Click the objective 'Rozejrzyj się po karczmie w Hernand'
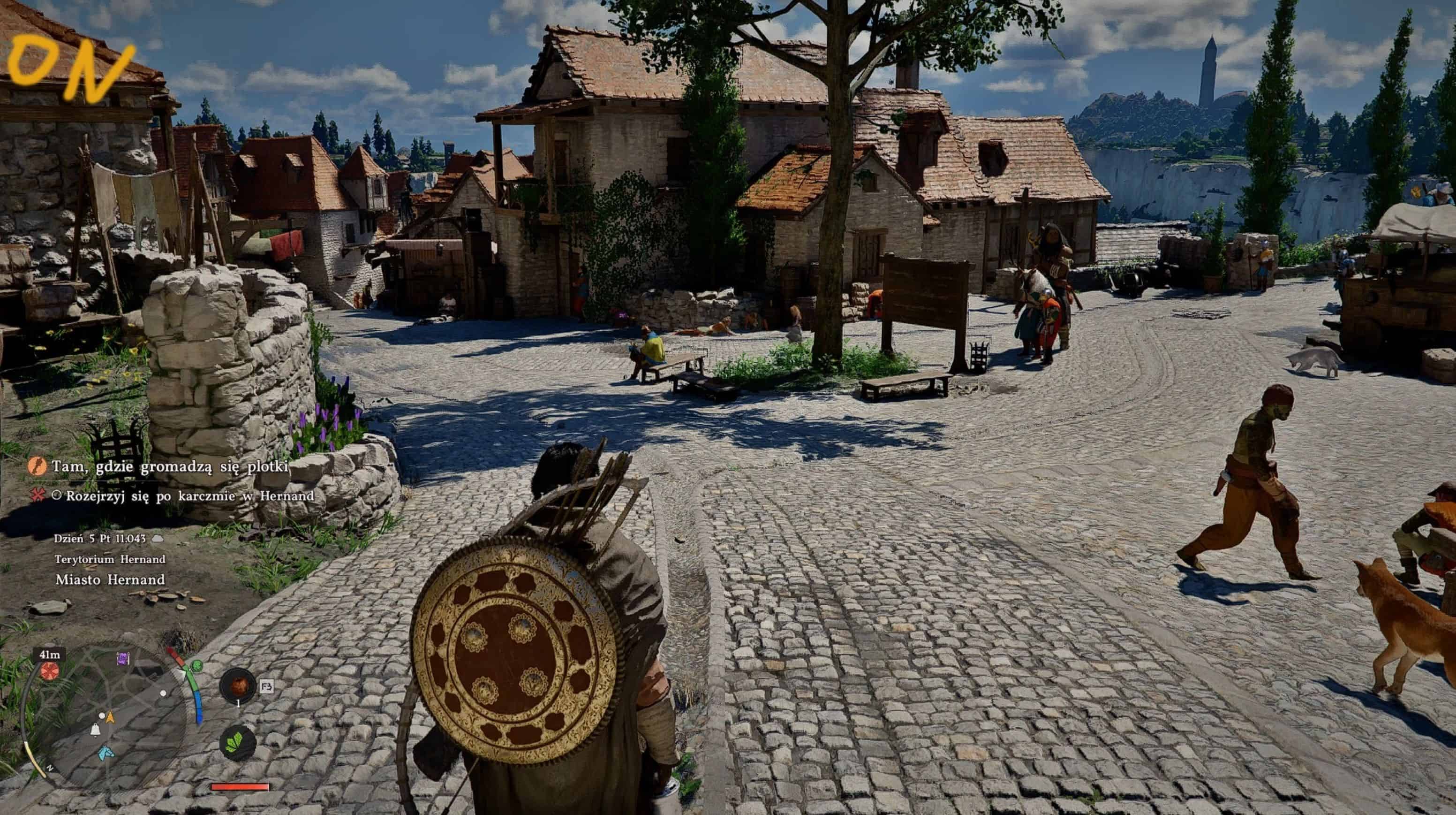Viewport: 1456px width, 815px height. pyautogui.click(x=189, y=496)
